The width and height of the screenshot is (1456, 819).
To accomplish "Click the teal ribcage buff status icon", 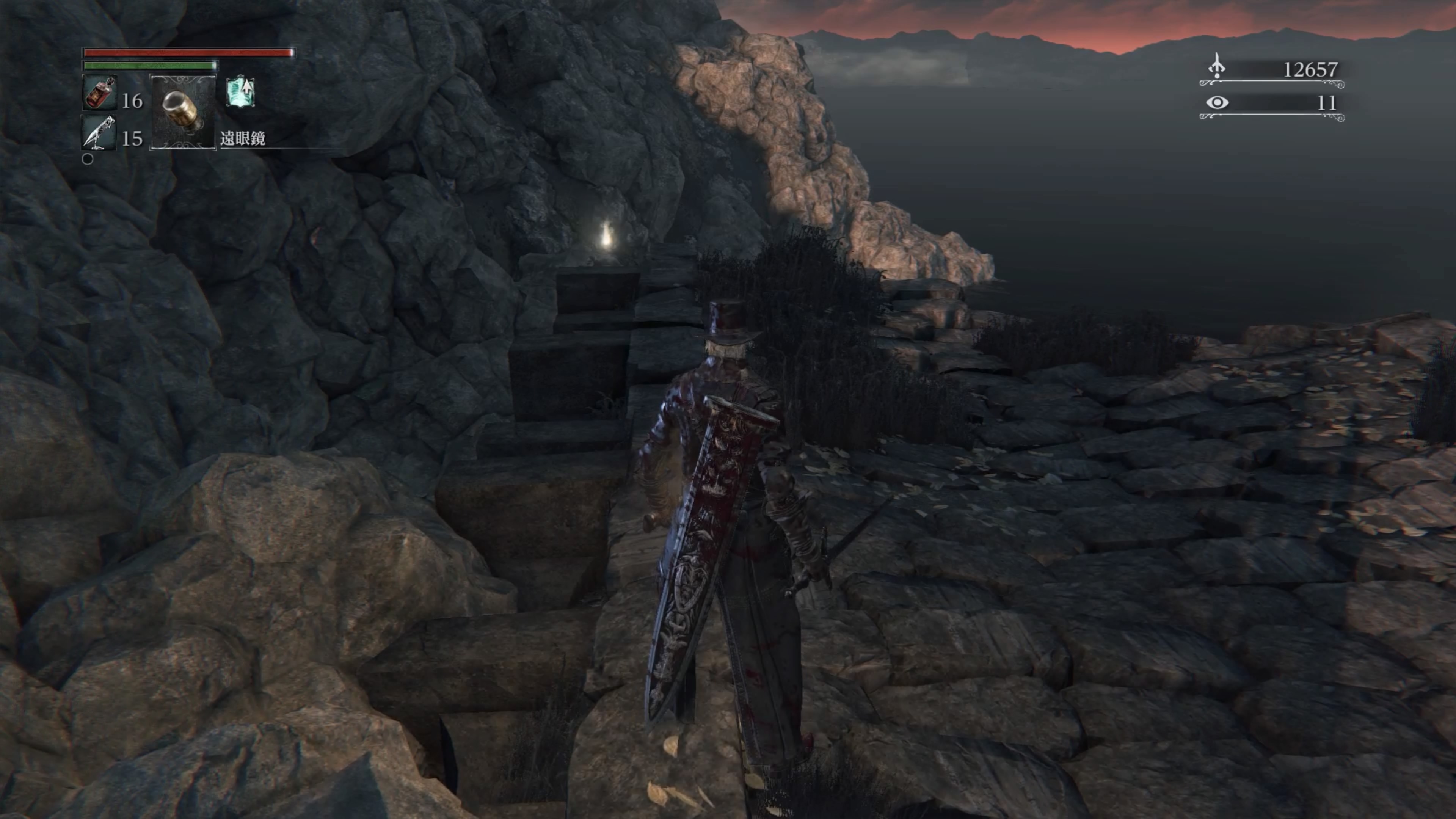I will tap(240, 93).
